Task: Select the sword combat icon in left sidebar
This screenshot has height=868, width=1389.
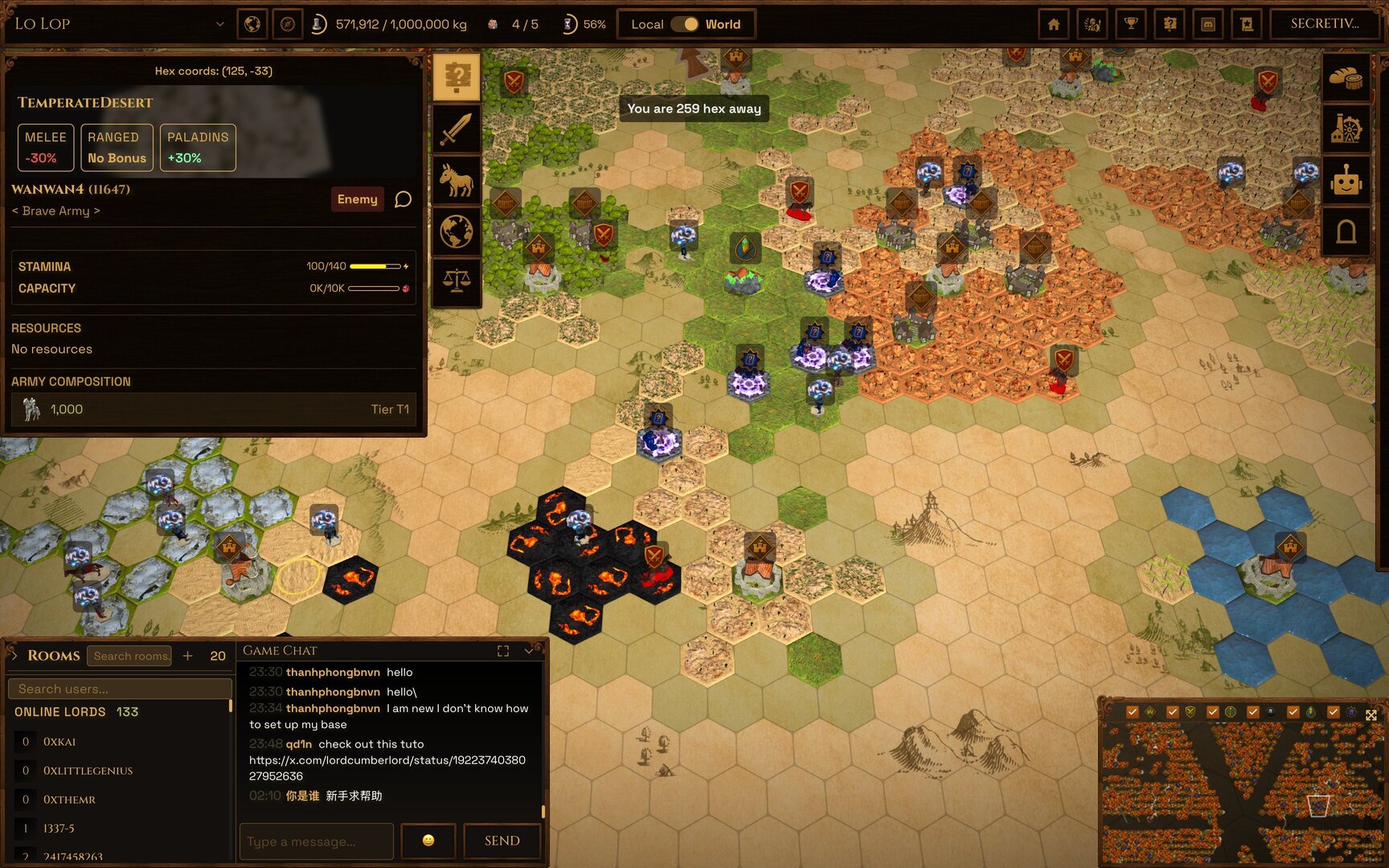Action: [457, 127]
